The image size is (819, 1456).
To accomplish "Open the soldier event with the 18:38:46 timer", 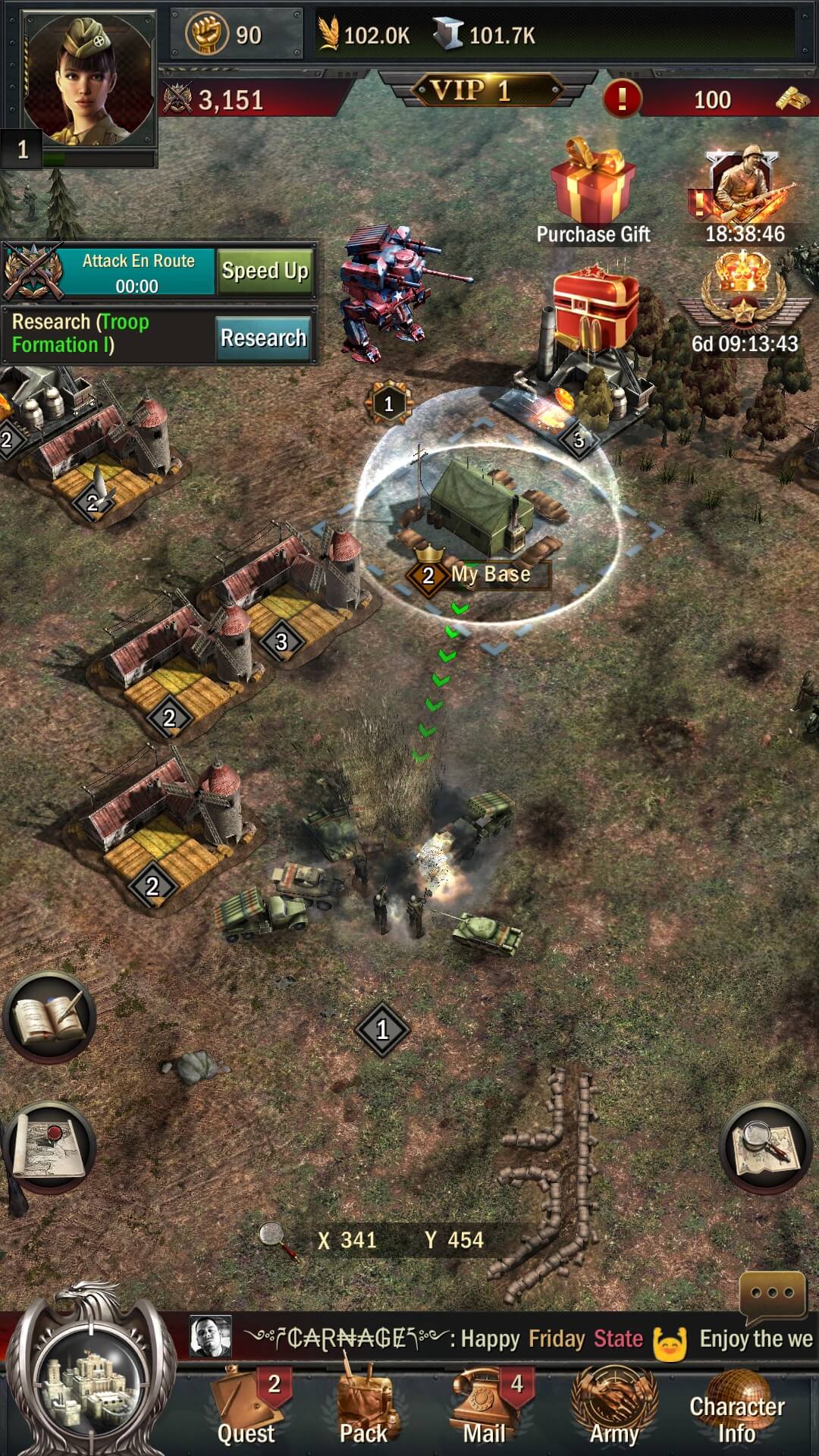I will [x=743, y=193].
